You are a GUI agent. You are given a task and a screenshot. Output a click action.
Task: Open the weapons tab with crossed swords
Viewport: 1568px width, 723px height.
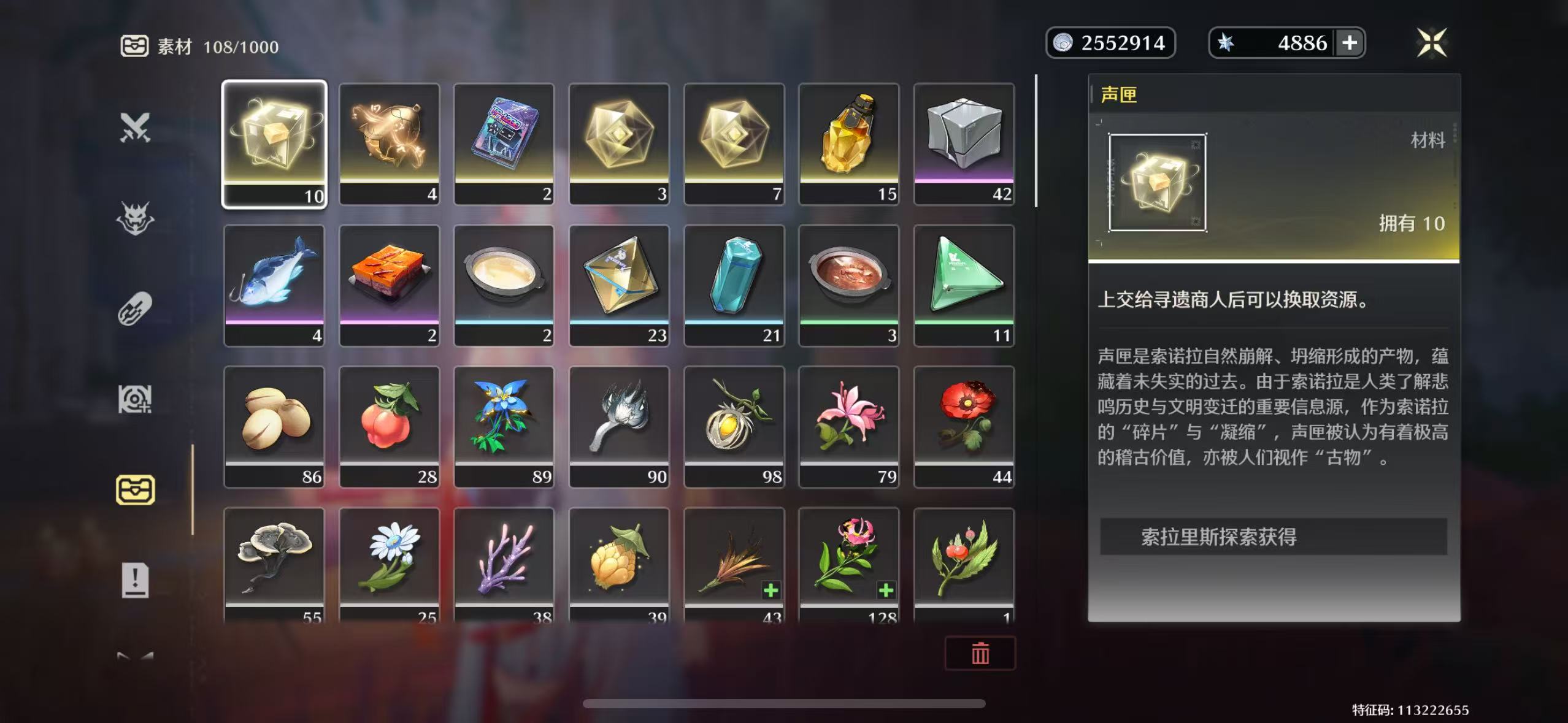(x=135, y=128)
